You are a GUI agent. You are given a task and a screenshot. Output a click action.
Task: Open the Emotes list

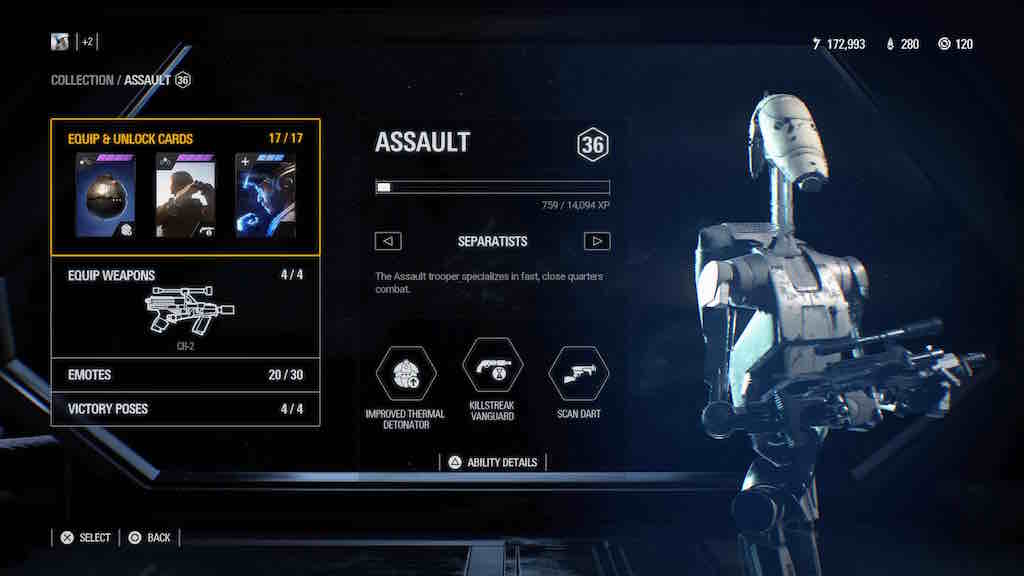[185, 375]
